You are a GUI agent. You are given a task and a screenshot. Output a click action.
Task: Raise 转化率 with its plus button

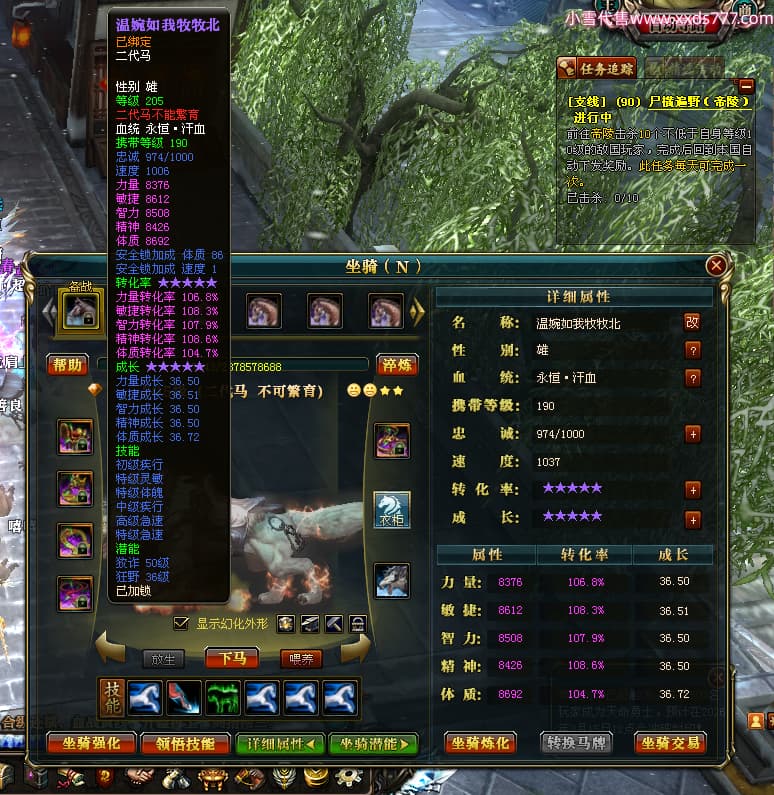692,490
